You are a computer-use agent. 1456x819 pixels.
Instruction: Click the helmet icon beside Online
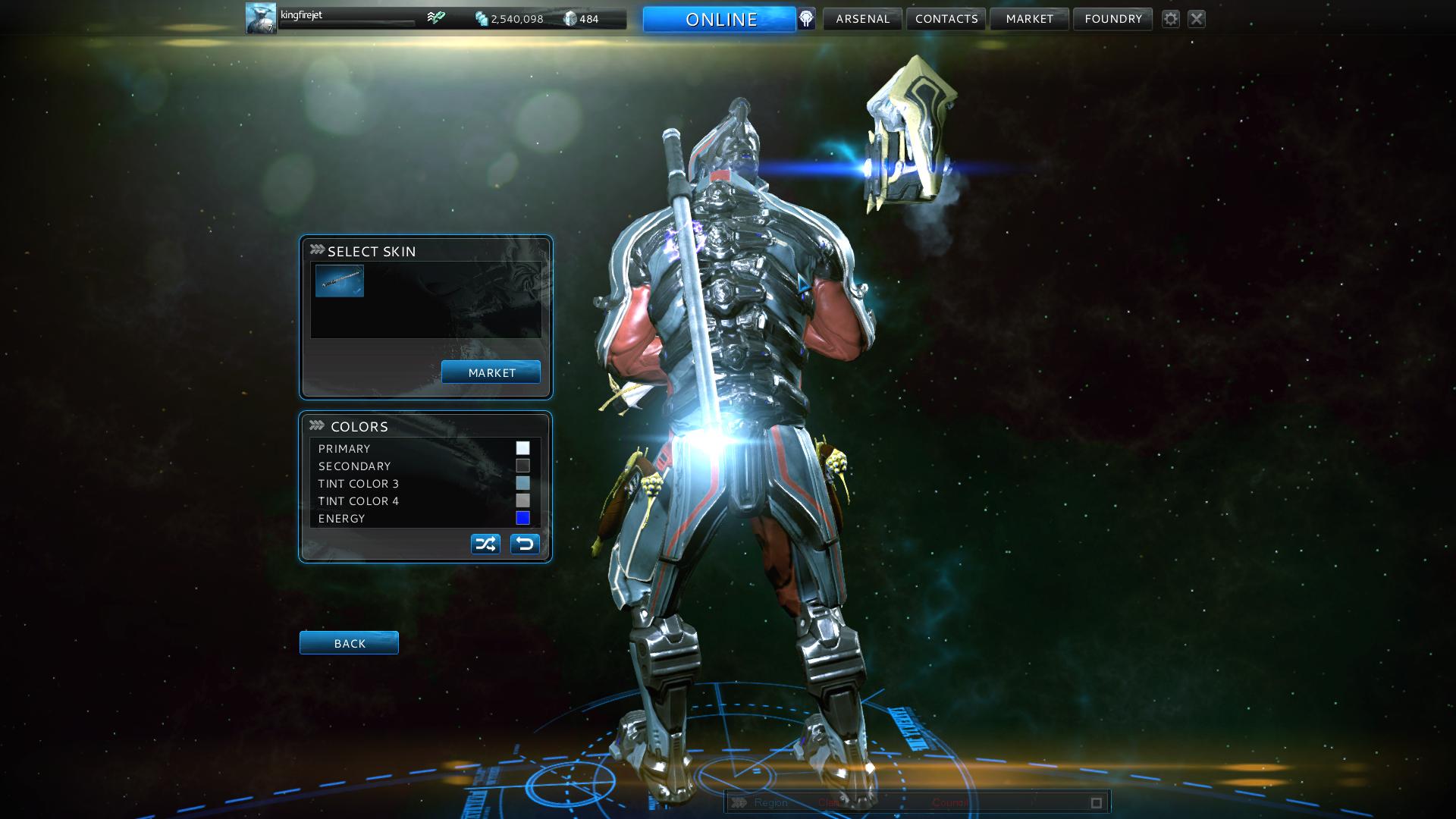coord(806,19)
